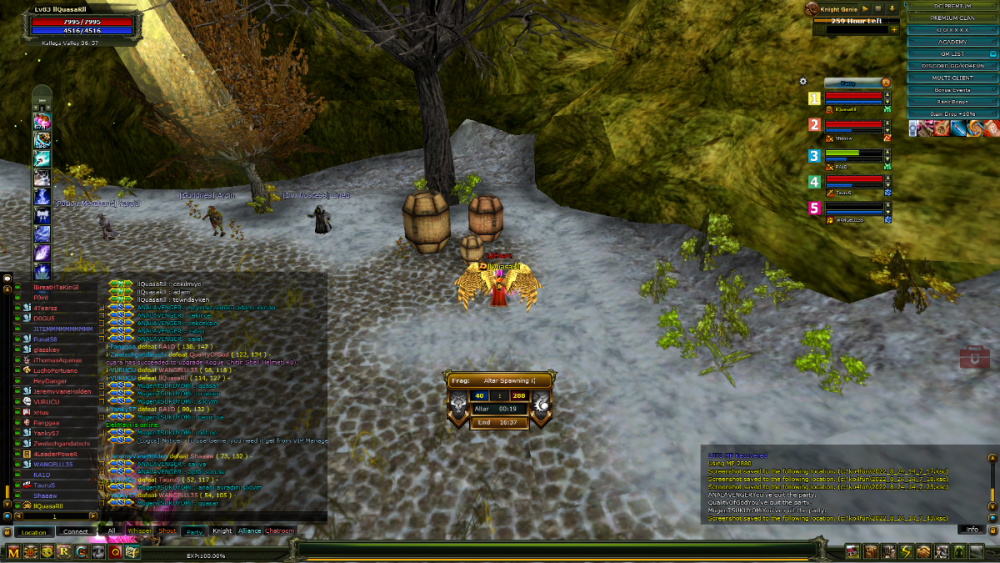
Task: Open the Chatroom tab
Action: (280, 531)
